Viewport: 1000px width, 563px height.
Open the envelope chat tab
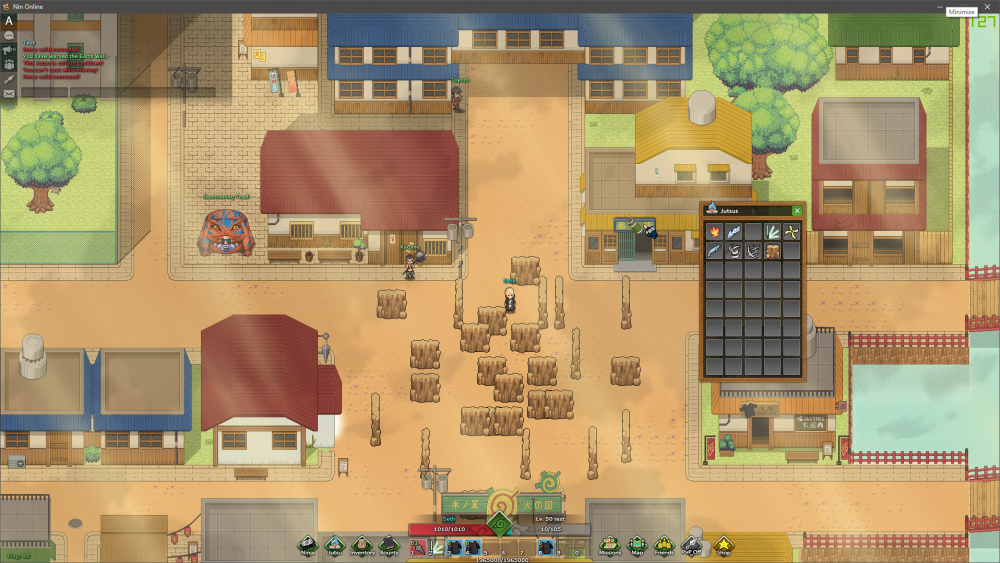(9, 93)
